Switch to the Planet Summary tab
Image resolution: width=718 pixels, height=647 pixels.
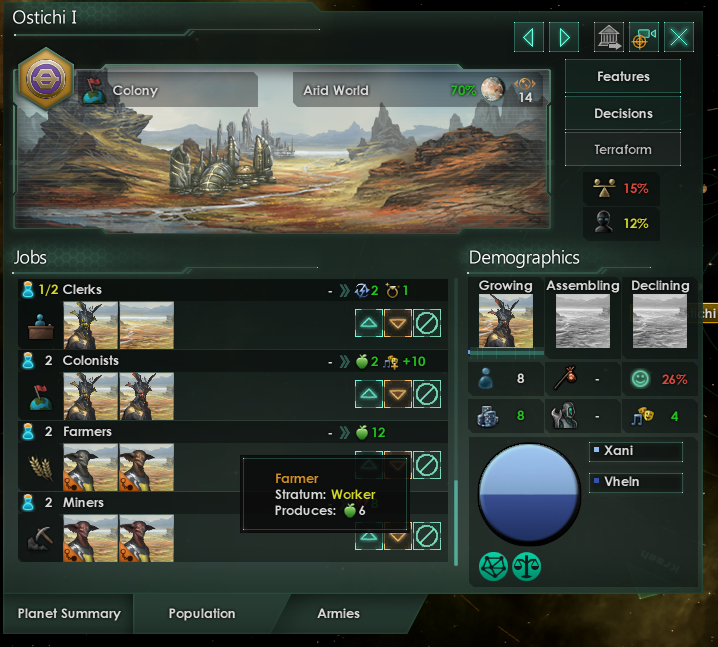click(69, 613)
